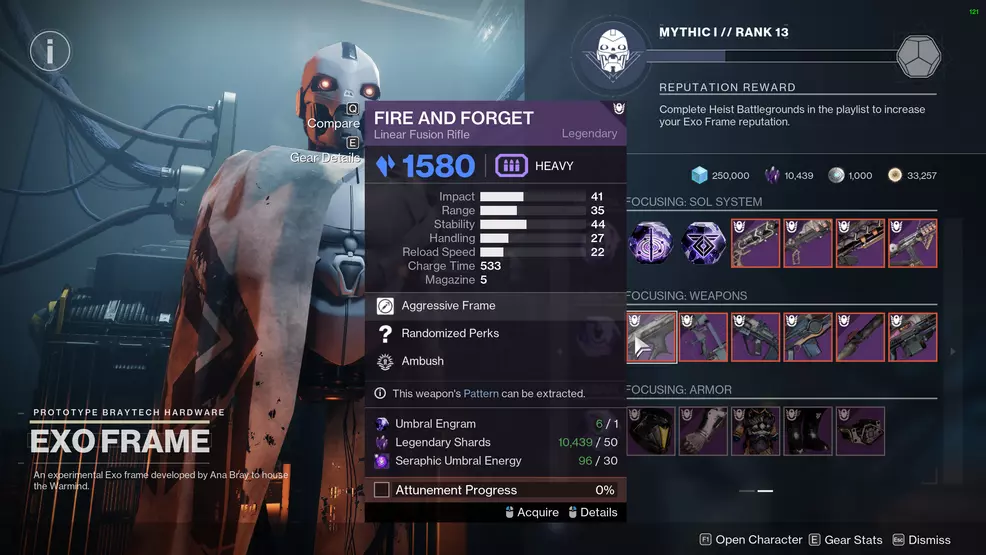Select the highlighted Fire and Forget weapon

(652, 337)
